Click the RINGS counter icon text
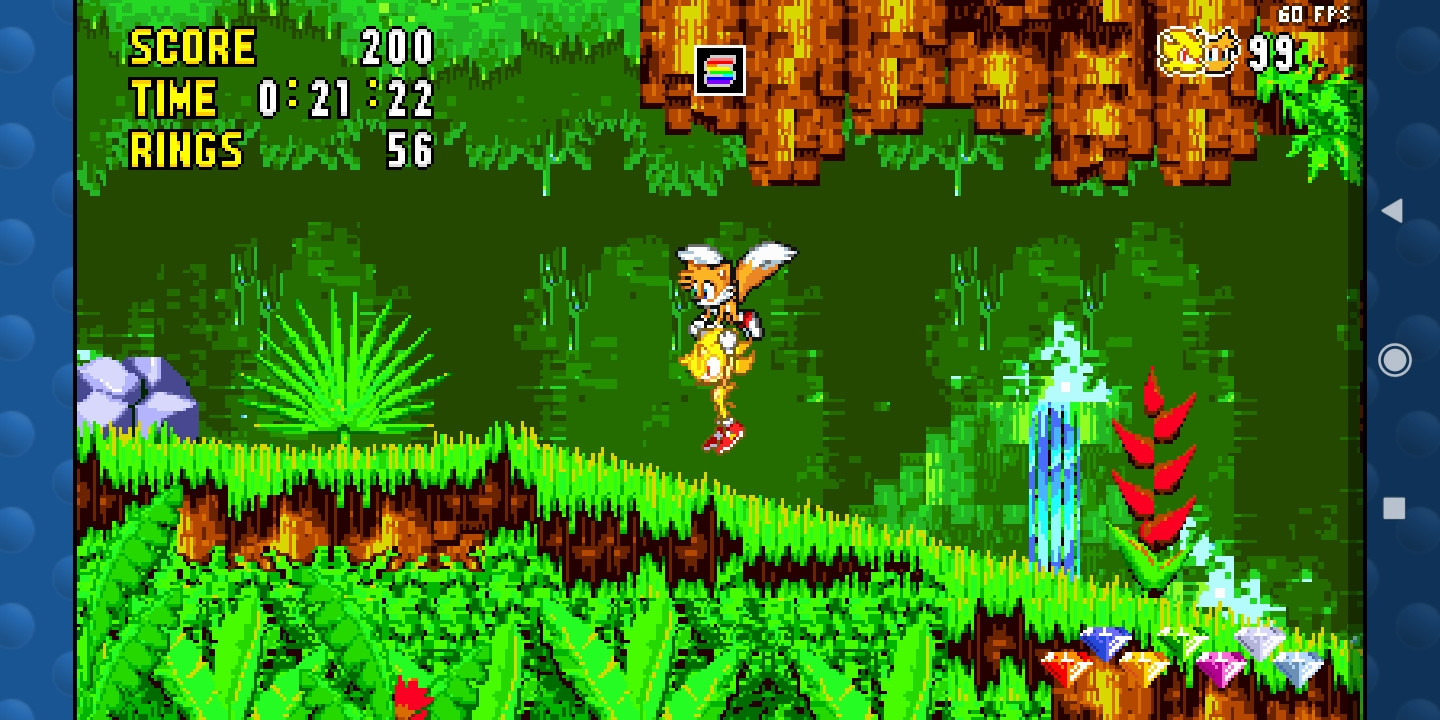The width and height of the screenshot is (1440, 720). point(184,150)
